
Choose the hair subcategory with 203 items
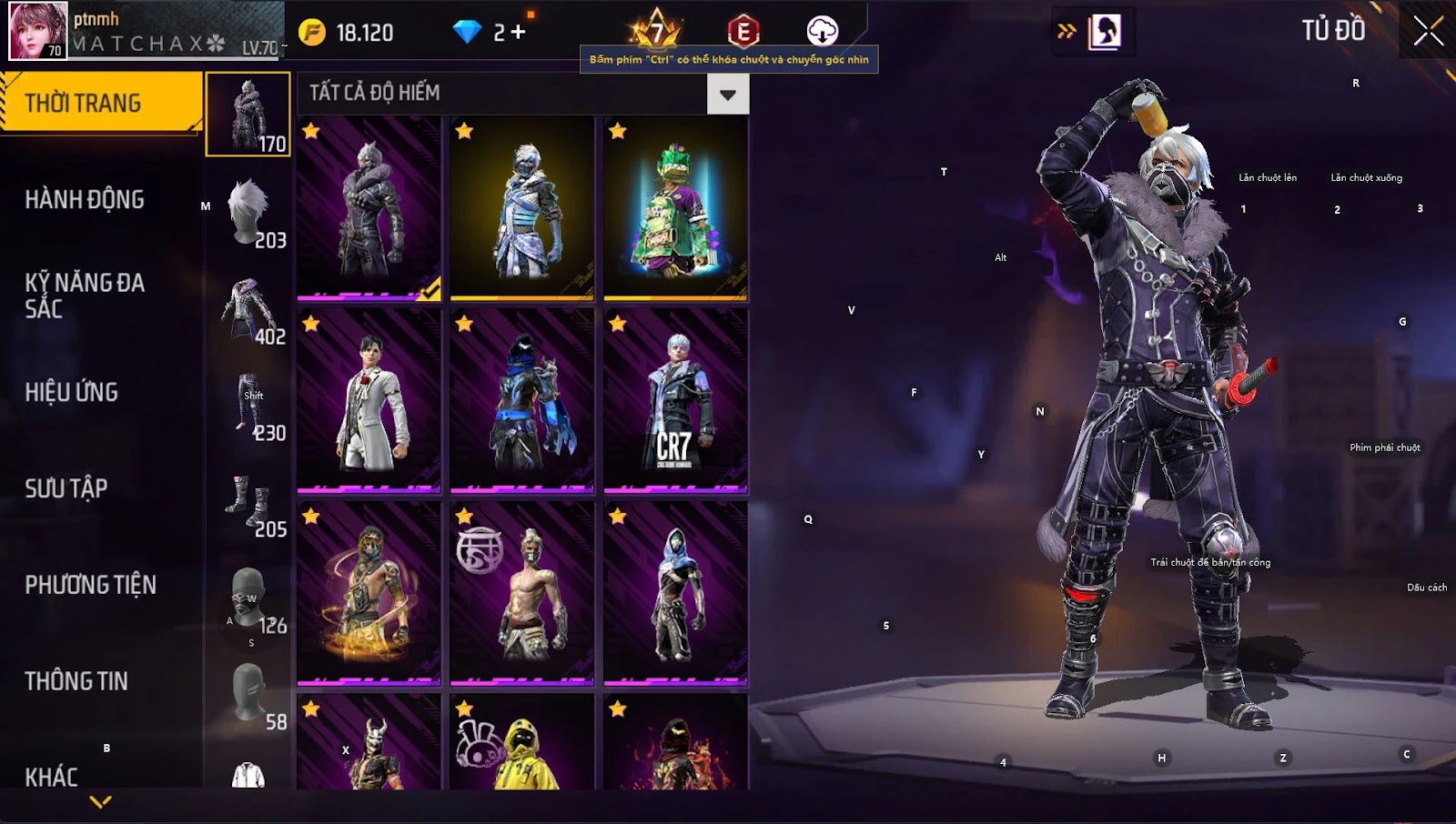point(248,211)
